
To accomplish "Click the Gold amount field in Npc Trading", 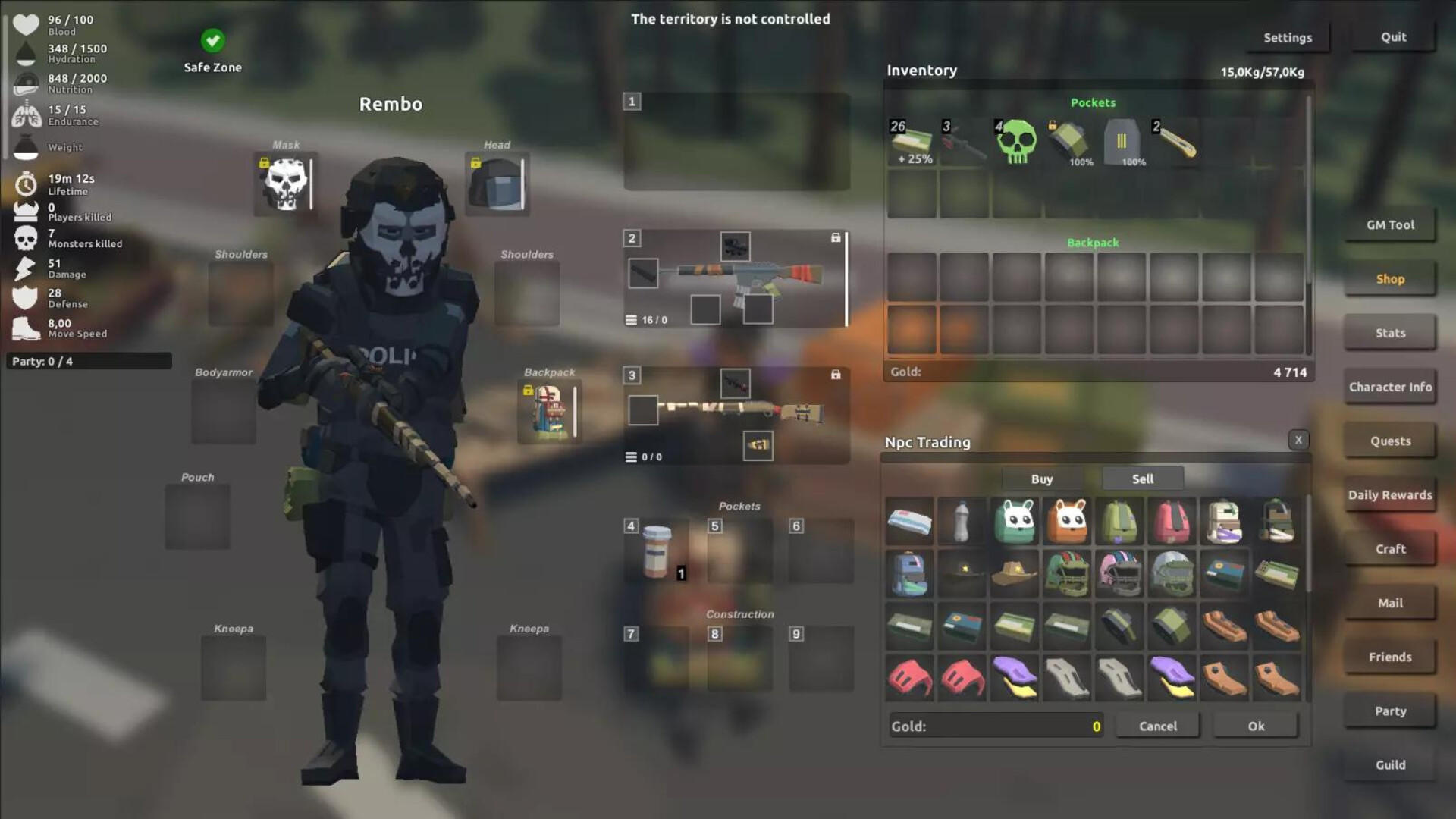I will (993, 726).
